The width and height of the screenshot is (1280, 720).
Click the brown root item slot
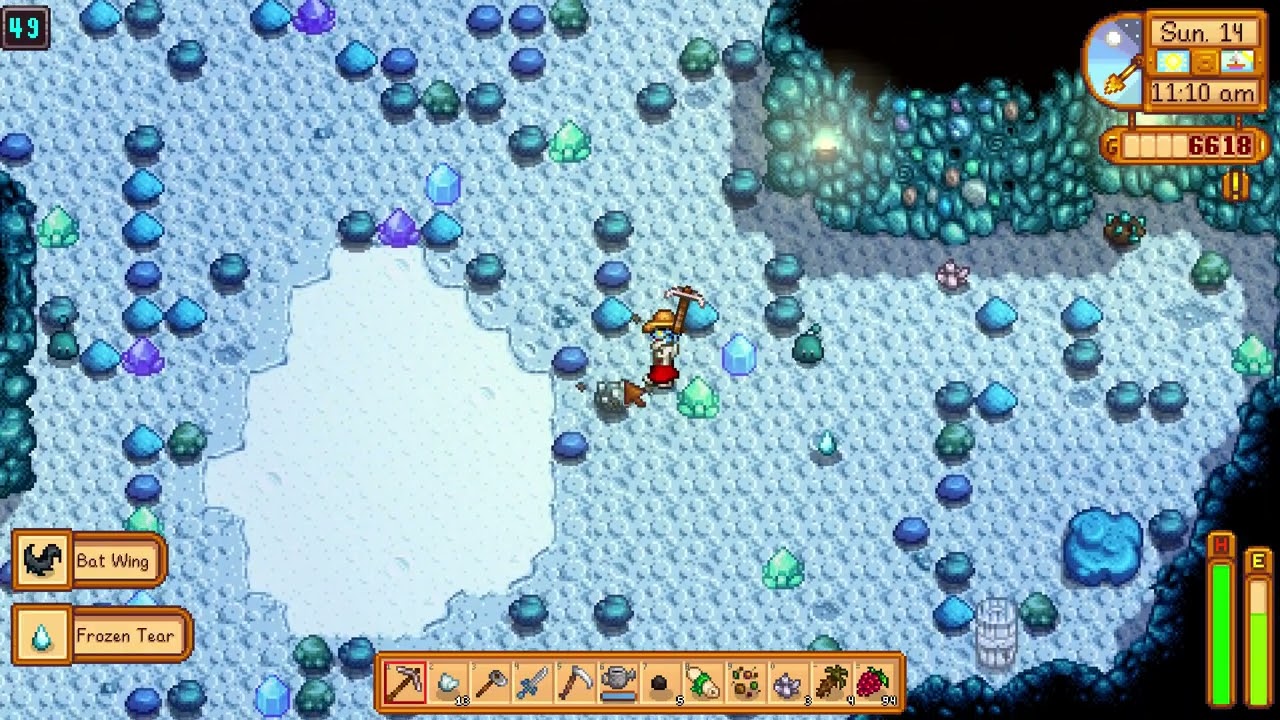(x=830, y=684)
